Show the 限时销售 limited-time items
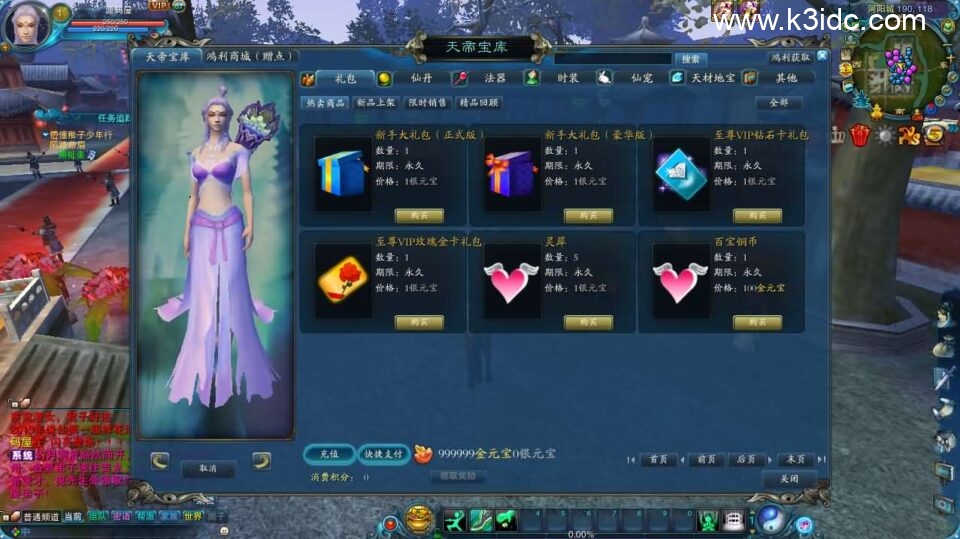 (427, 102)
